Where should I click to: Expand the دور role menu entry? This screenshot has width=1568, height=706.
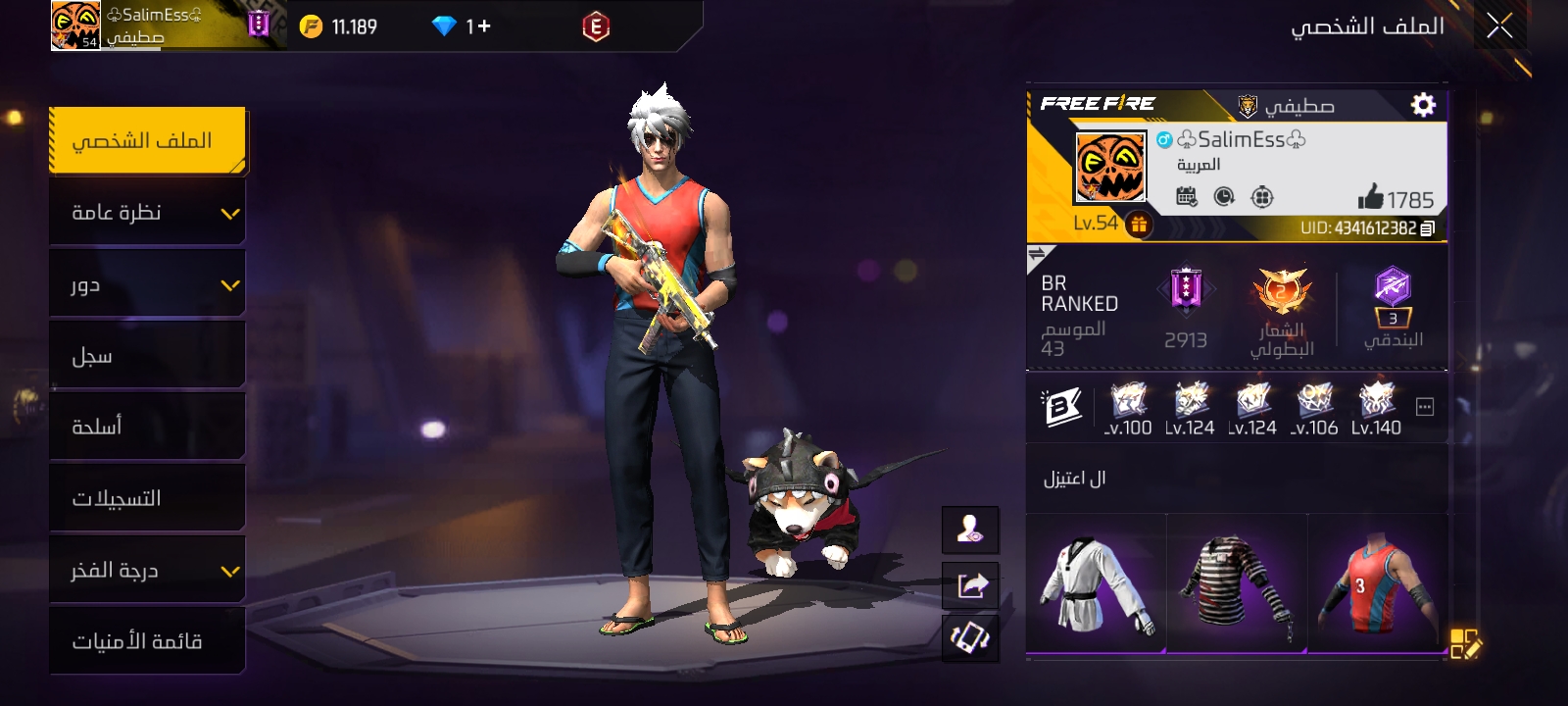pos(147,285)
